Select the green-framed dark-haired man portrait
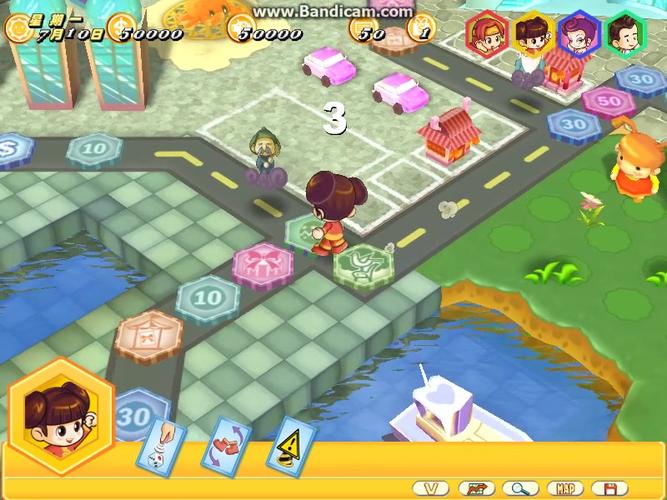The width and height of the screenshot is (667, 500). pos(626,34)
